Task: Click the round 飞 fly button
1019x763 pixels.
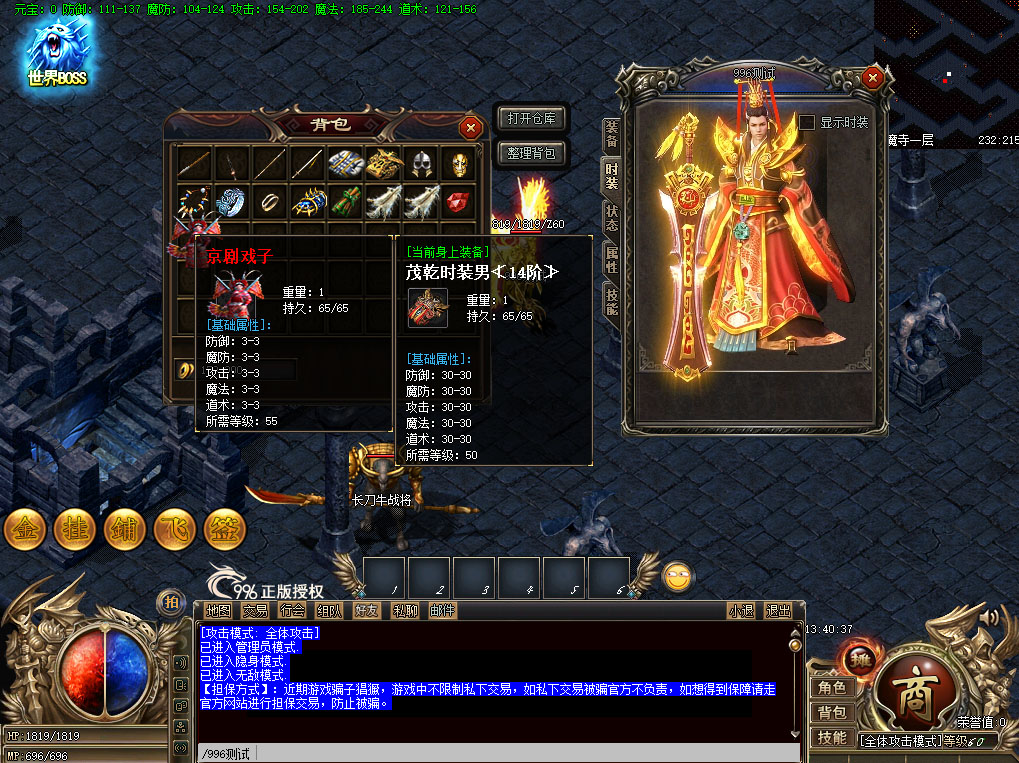Action: coord(175,529)
